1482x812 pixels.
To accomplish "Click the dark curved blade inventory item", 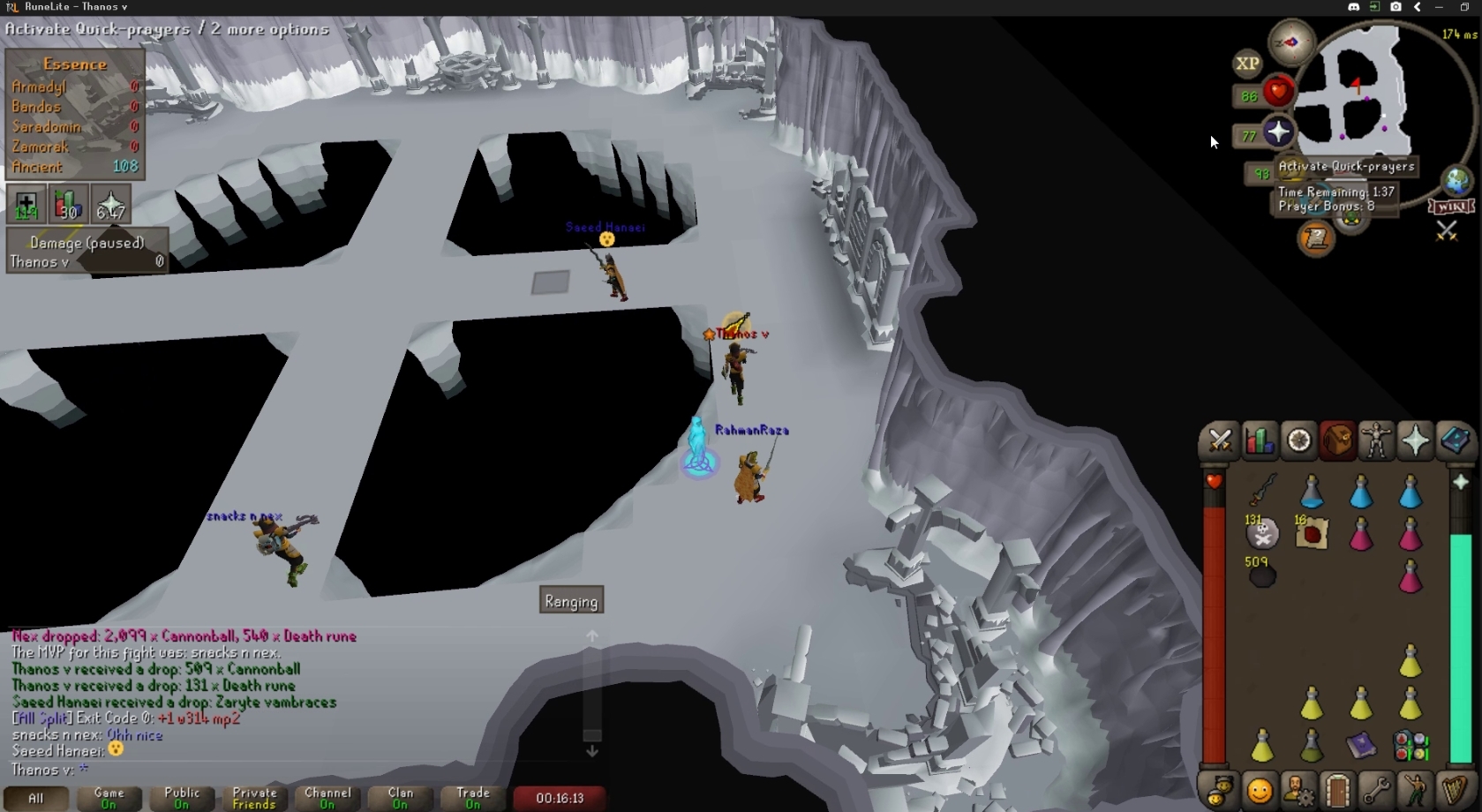I will (1262, 490).
